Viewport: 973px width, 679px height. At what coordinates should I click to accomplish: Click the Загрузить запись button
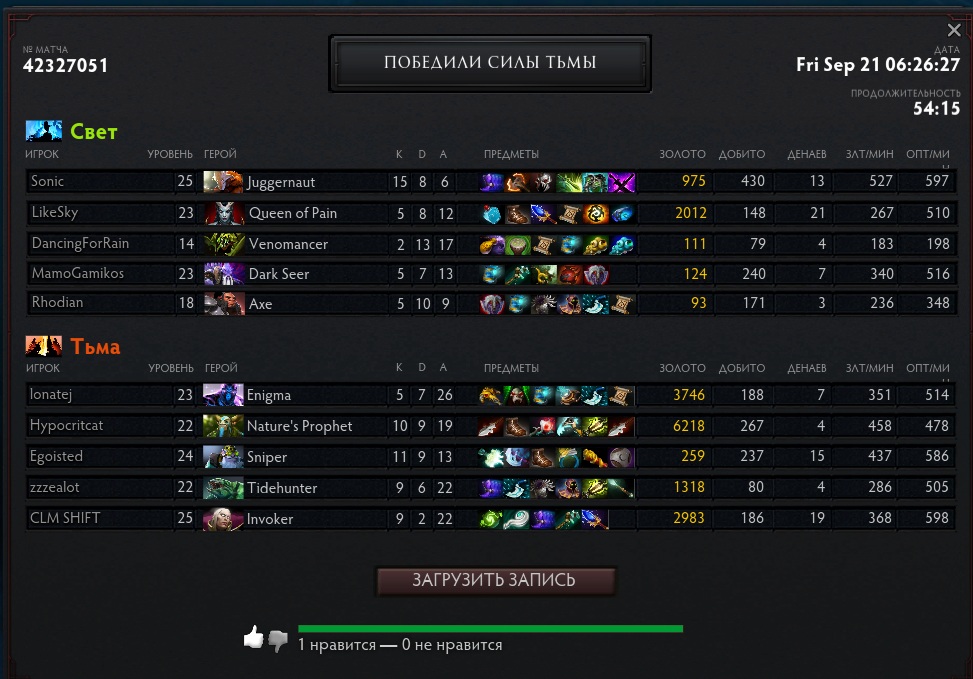(x=495, y=581)
